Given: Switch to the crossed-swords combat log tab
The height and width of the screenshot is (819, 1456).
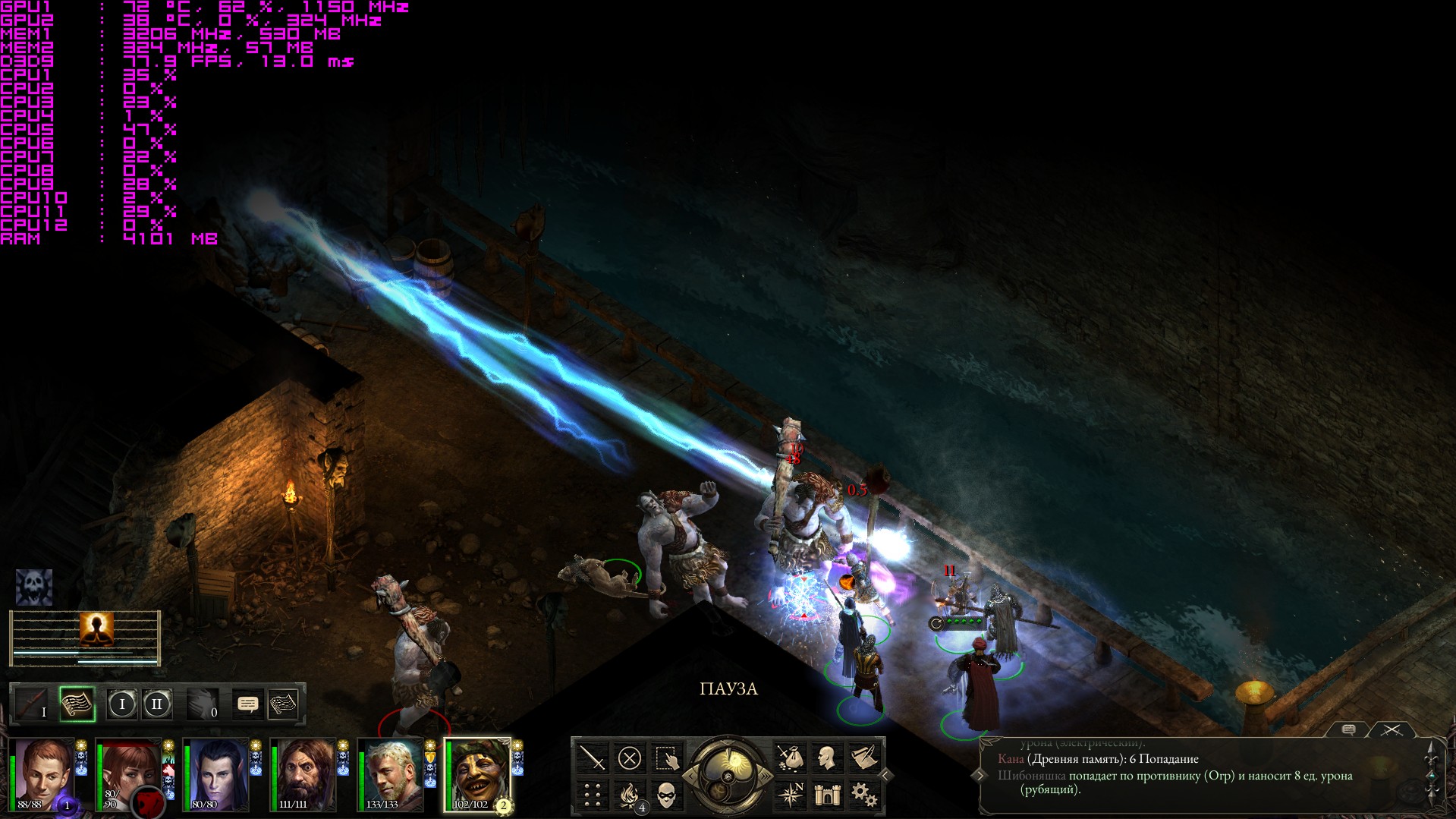Looking at the screenshot, I should [1392, 729].
